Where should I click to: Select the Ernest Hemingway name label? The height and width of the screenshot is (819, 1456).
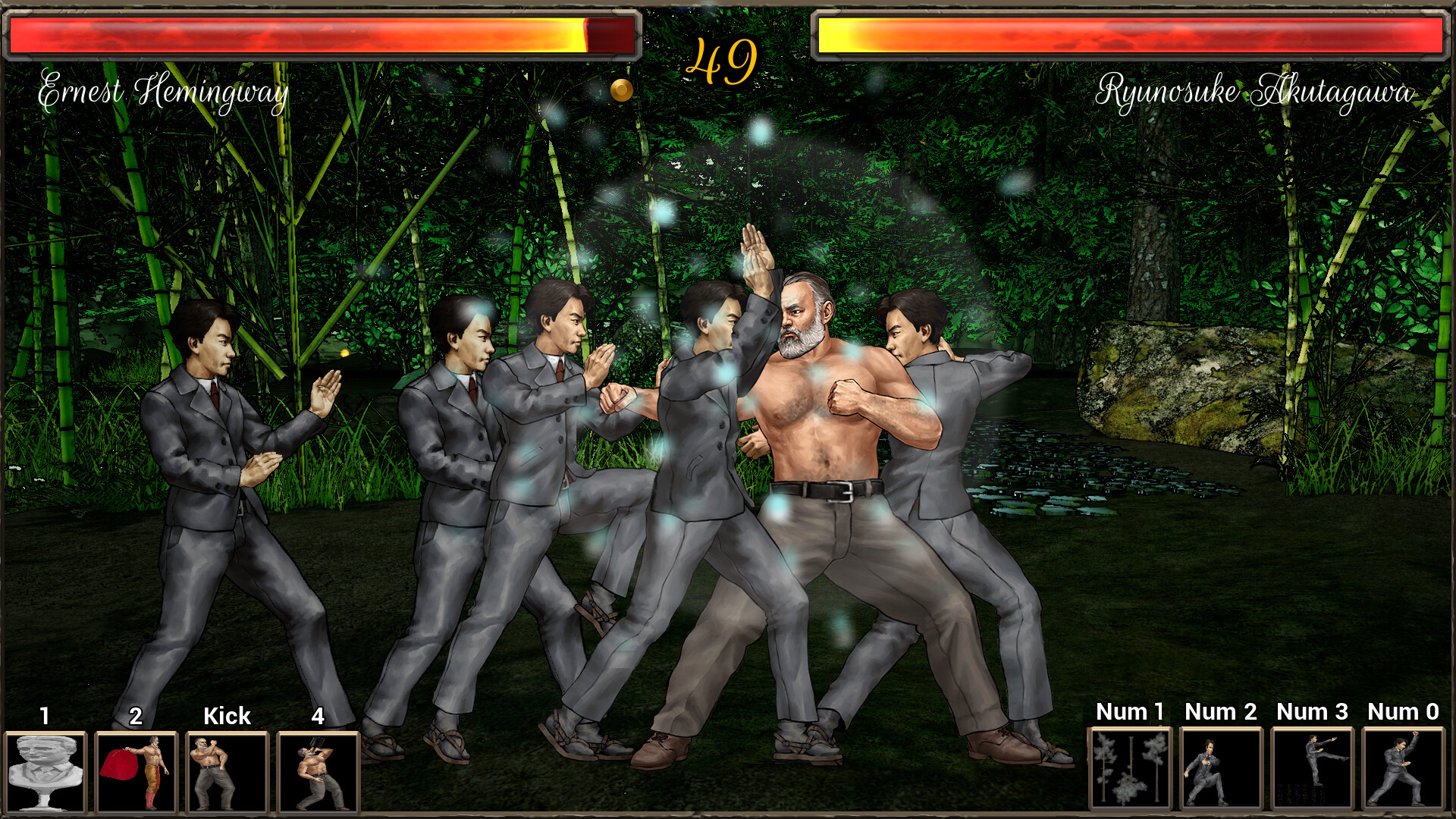pos(164,91)
